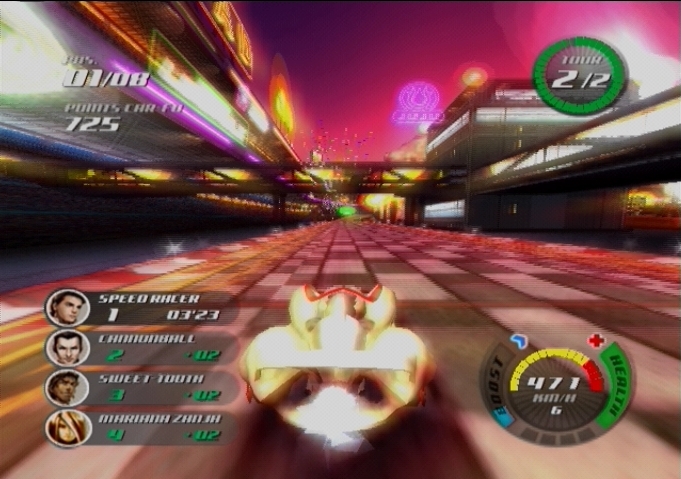Image resolution: width=681 pixels, height=479 pixels.
Task: Click the blue boost arrow icon
Action: (x=517, y=342)
